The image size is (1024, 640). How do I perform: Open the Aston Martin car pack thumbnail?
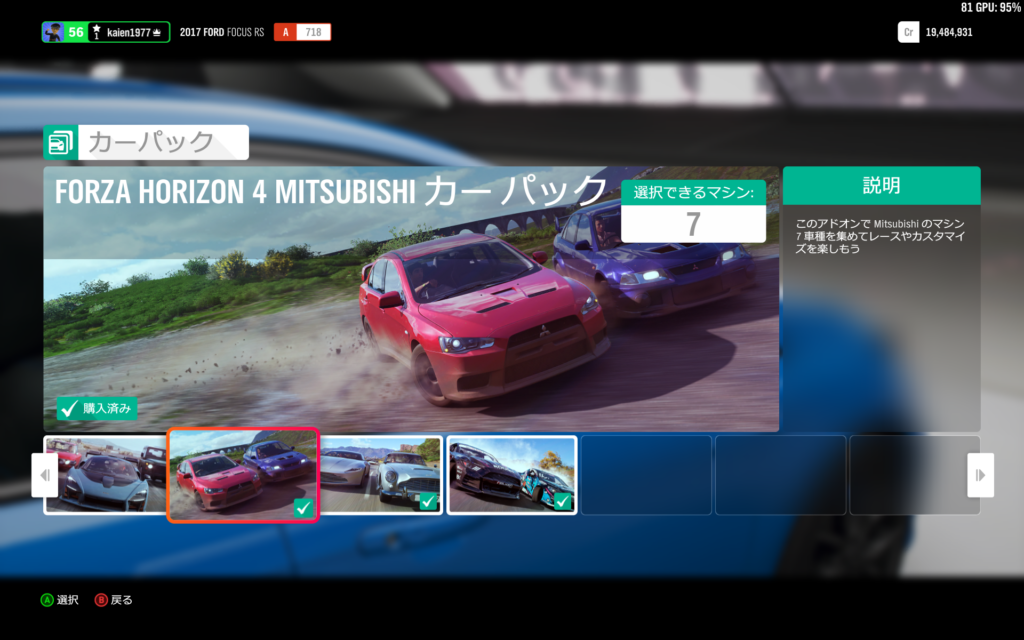point(381,475)
